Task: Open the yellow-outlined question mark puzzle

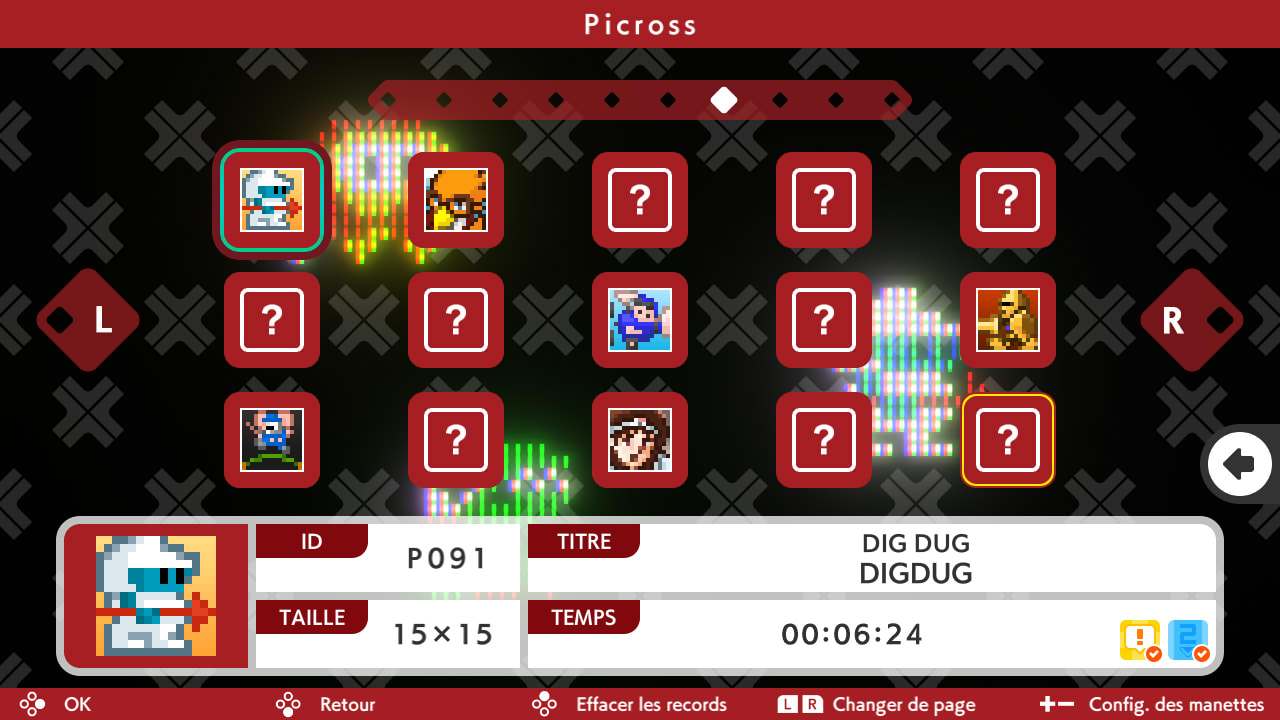Action: (1008, 440)
